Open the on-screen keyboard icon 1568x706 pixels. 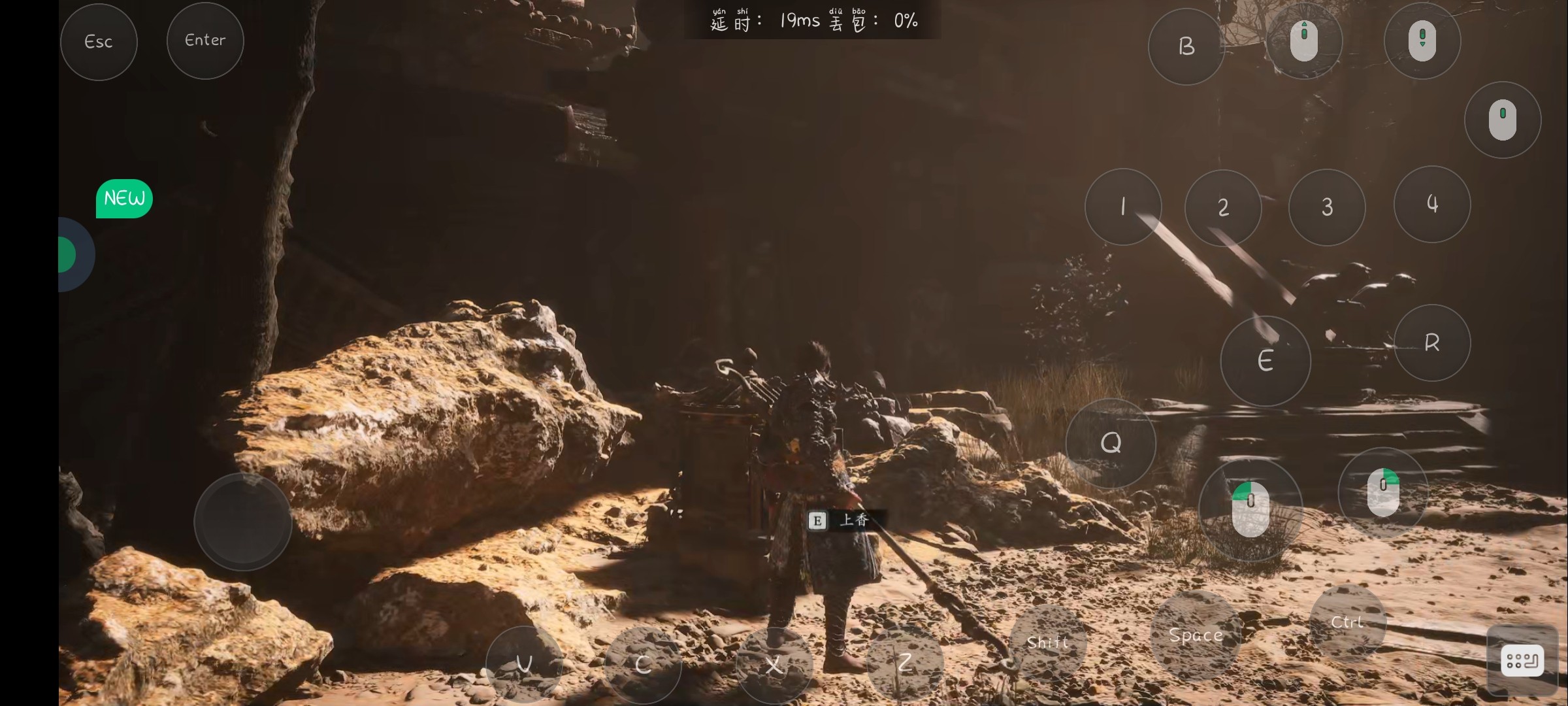1522,660
